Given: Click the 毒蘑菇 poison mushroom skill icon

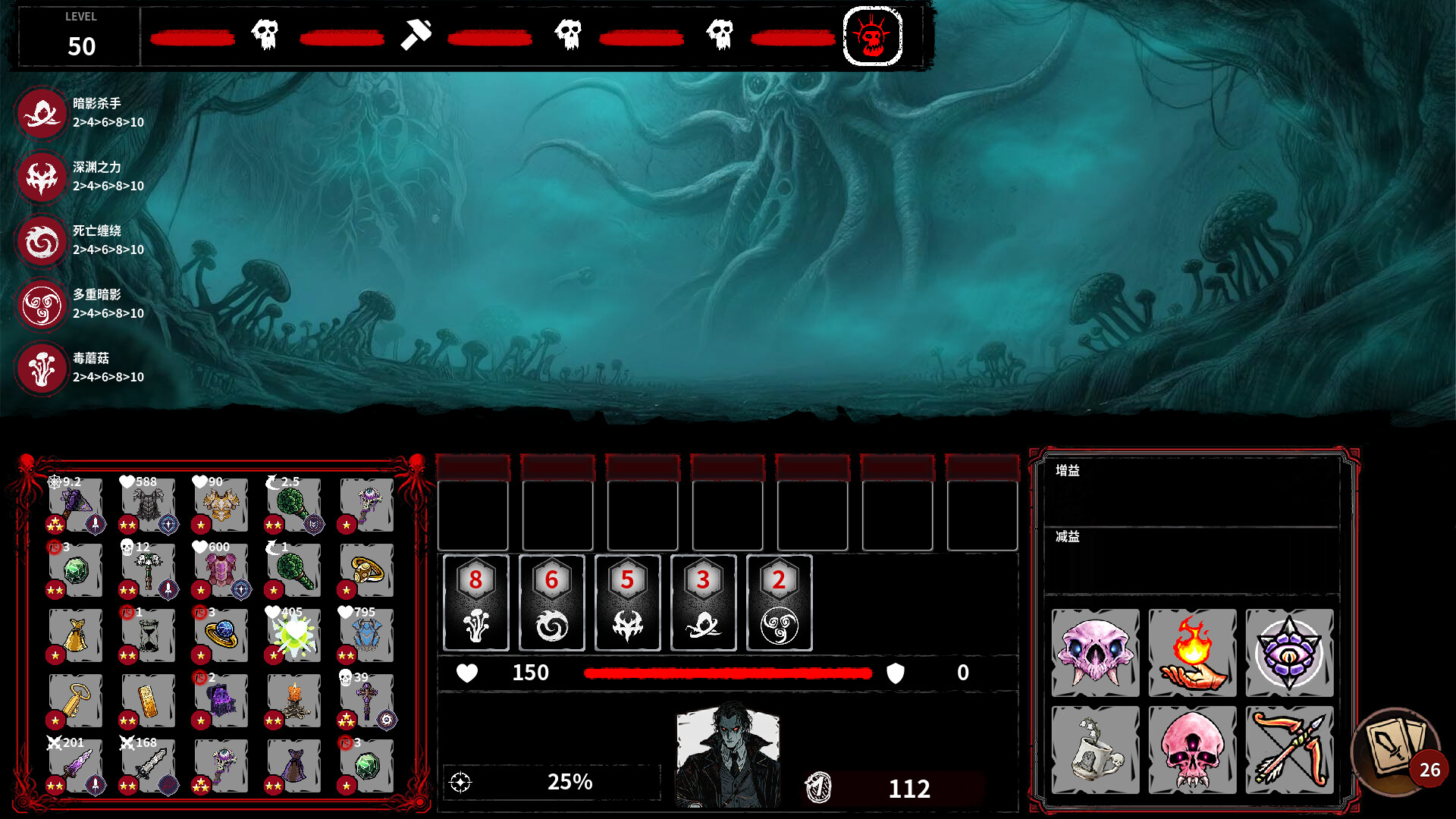Looking at the screenshot, I should pos(42,369).
